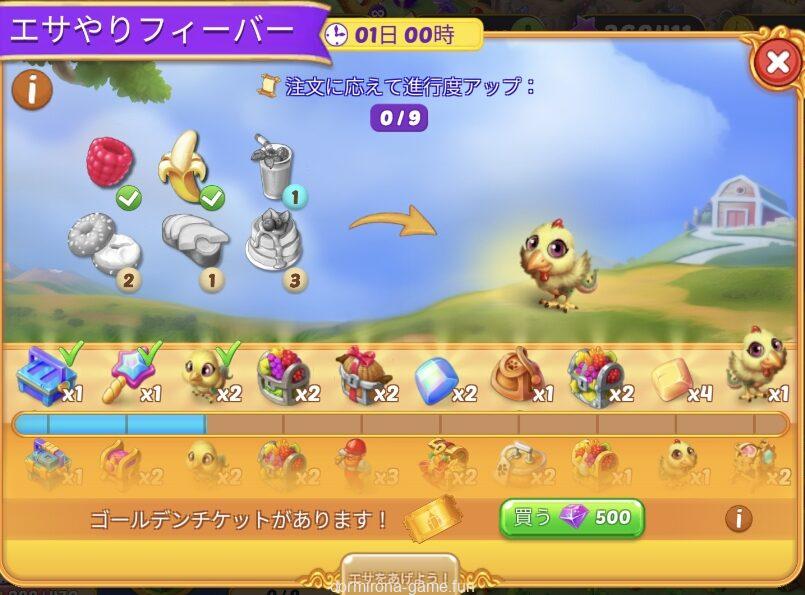Tap the blue toolbox reward
The height and width of the screenshot is (595, 805).
pyautogui.click(x=44, y=375)
